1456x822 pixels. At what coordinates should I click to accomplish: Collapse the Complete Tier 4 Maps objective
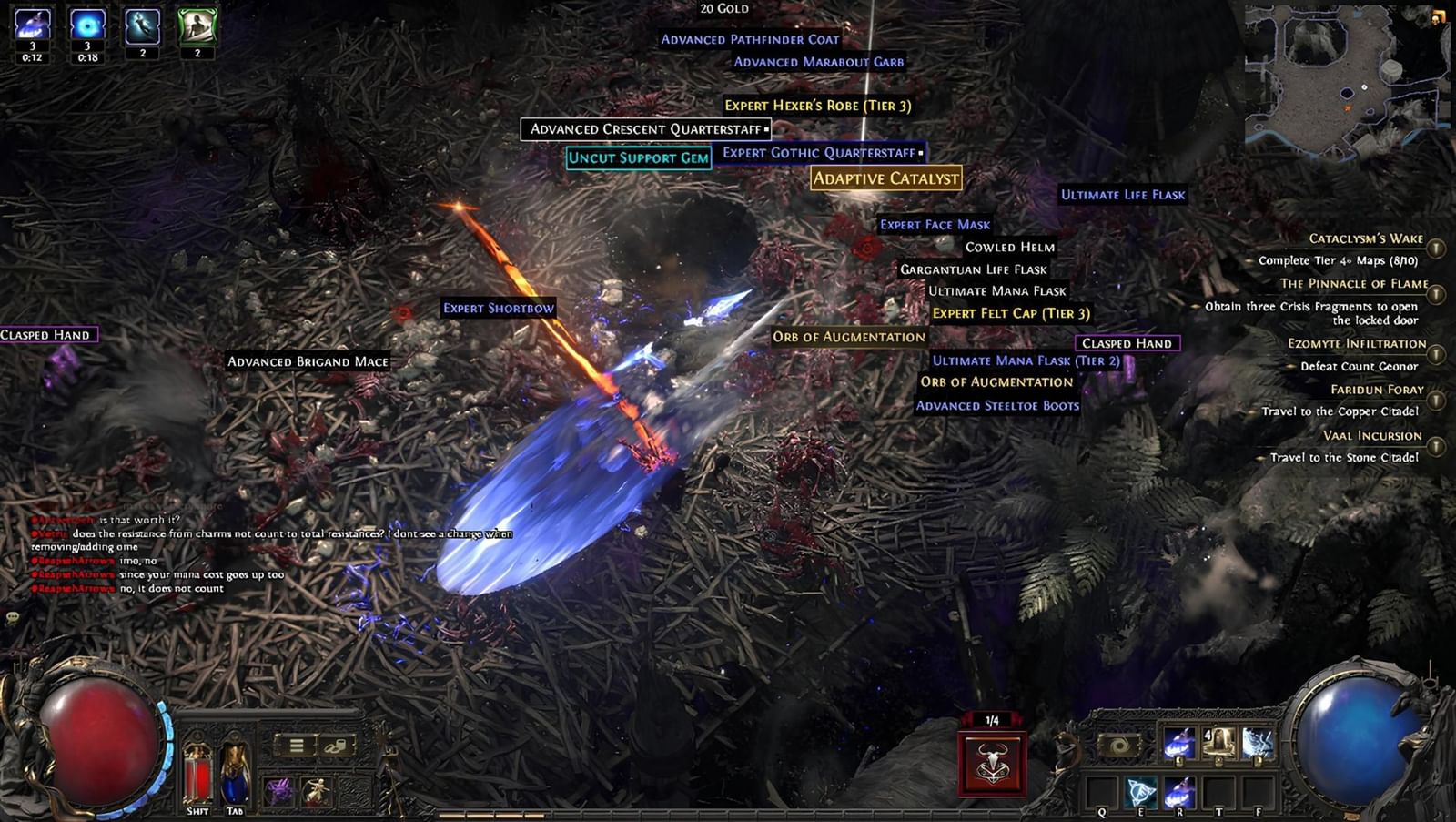1248,261
